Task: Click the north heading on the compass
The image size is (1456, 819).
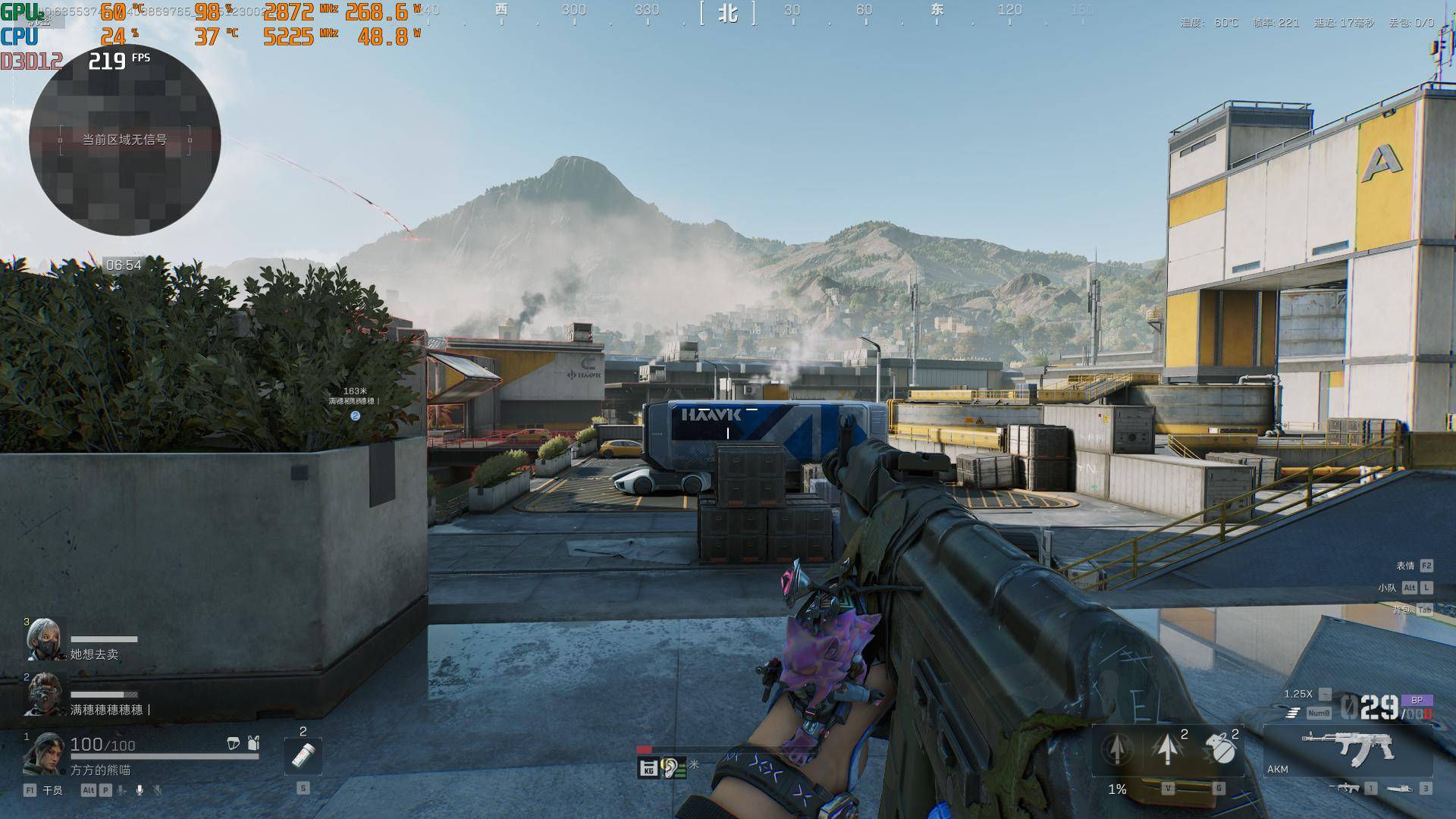Action: (728, 13)
